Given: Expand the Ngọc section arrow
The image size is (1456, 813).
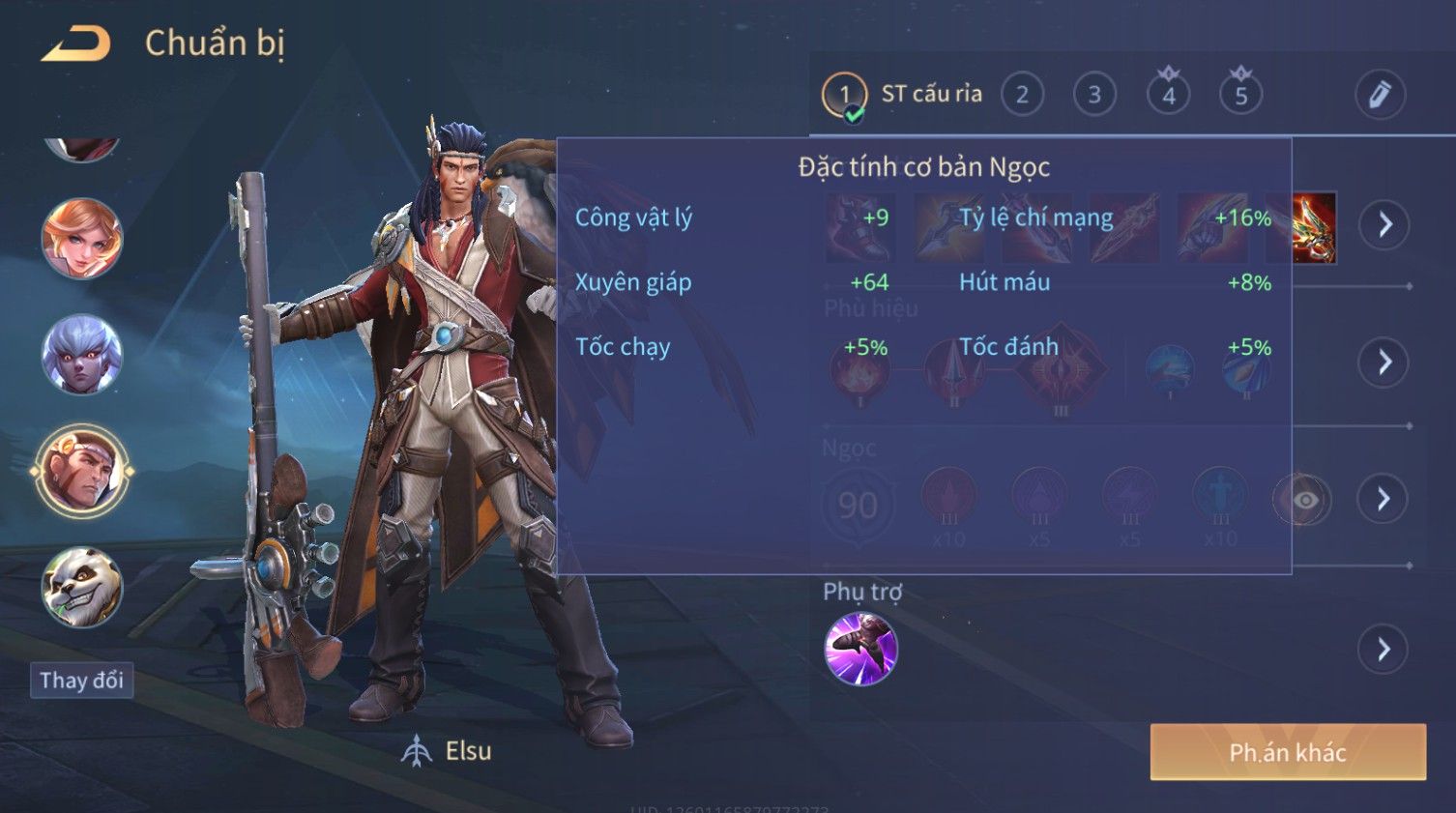Looking at the screenshot, I should (x=1384, y=499).
